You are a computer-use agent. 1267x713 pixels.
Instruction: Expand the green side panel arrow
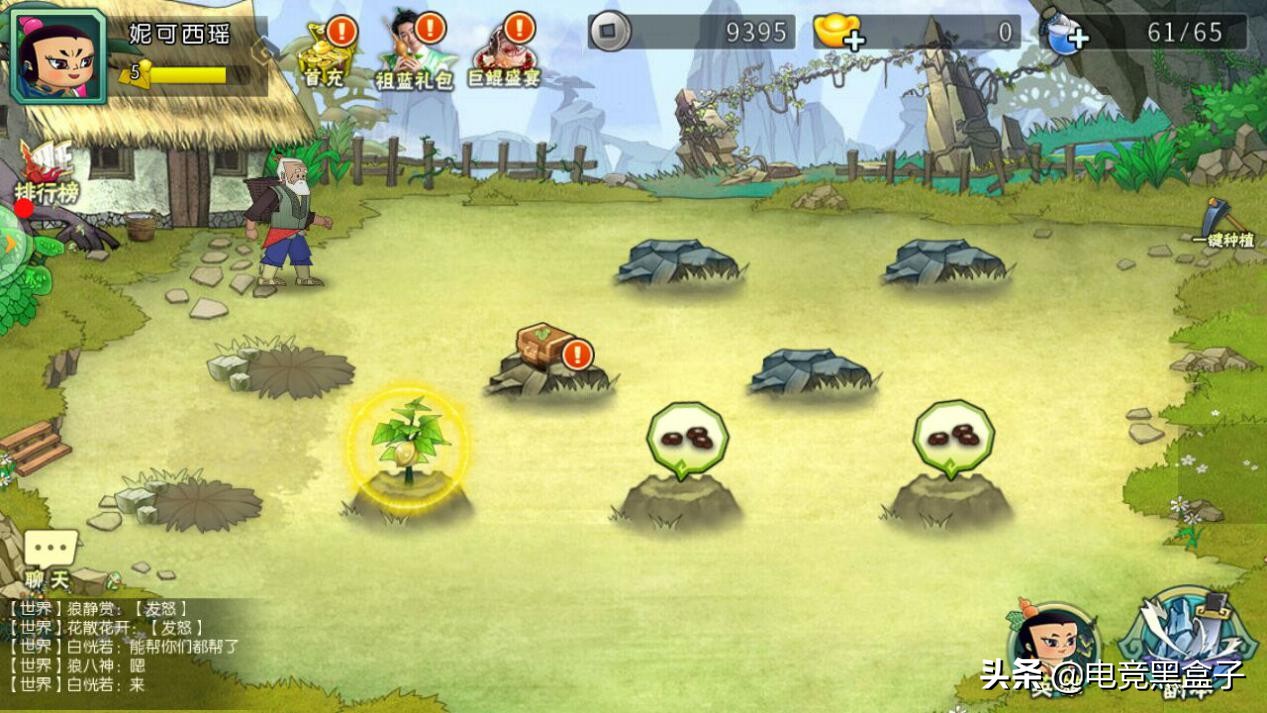[10, 244]
